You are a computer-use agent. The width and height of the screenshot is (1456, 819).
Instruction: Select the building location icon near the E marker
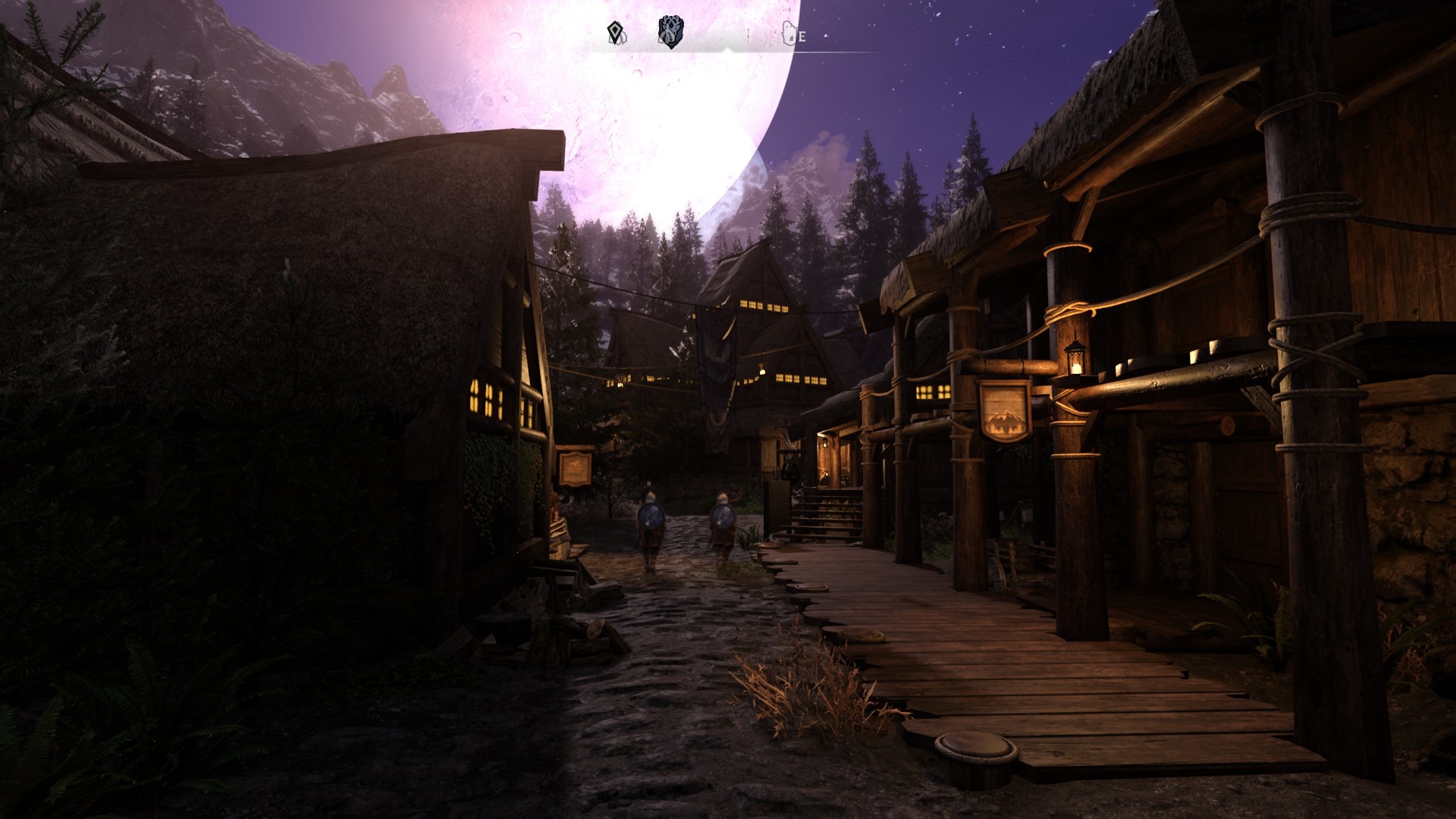click(789, 33)
